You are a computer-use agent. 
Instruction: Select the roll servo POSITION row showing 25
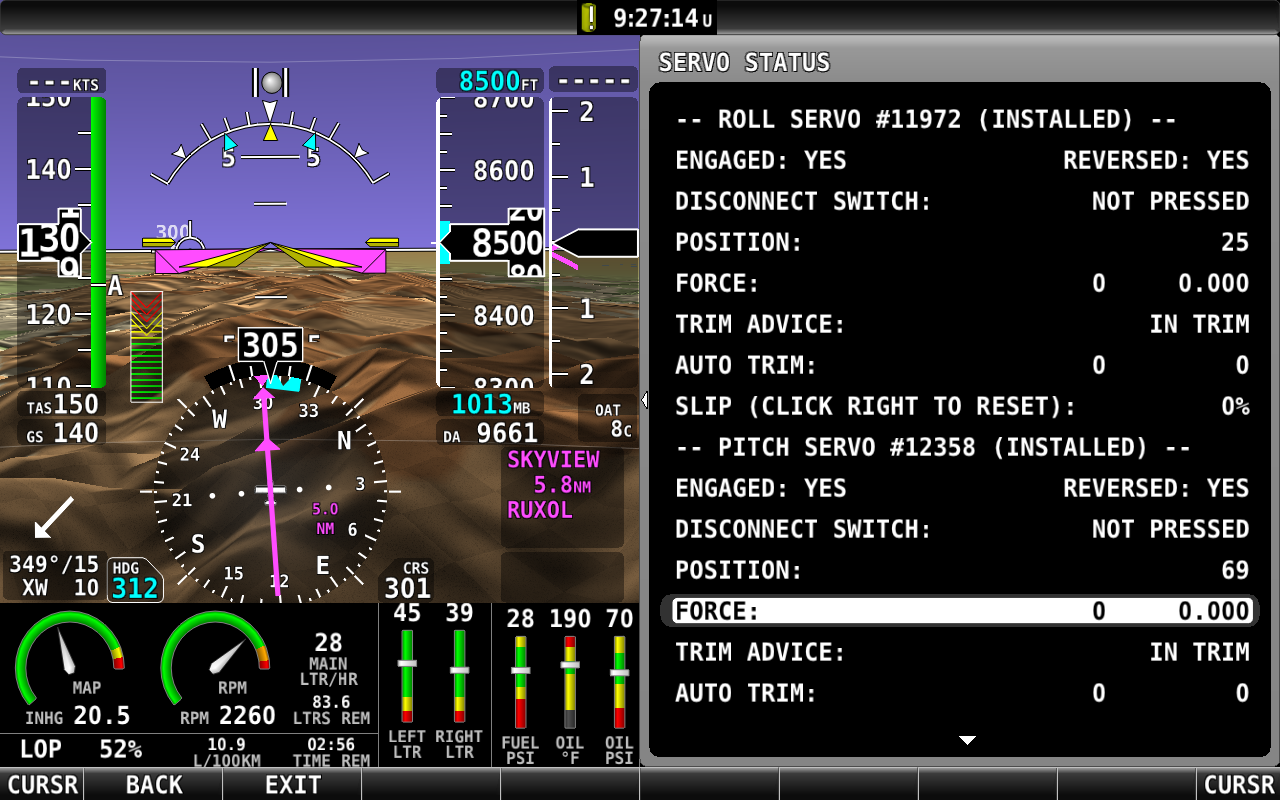(961, 242)
